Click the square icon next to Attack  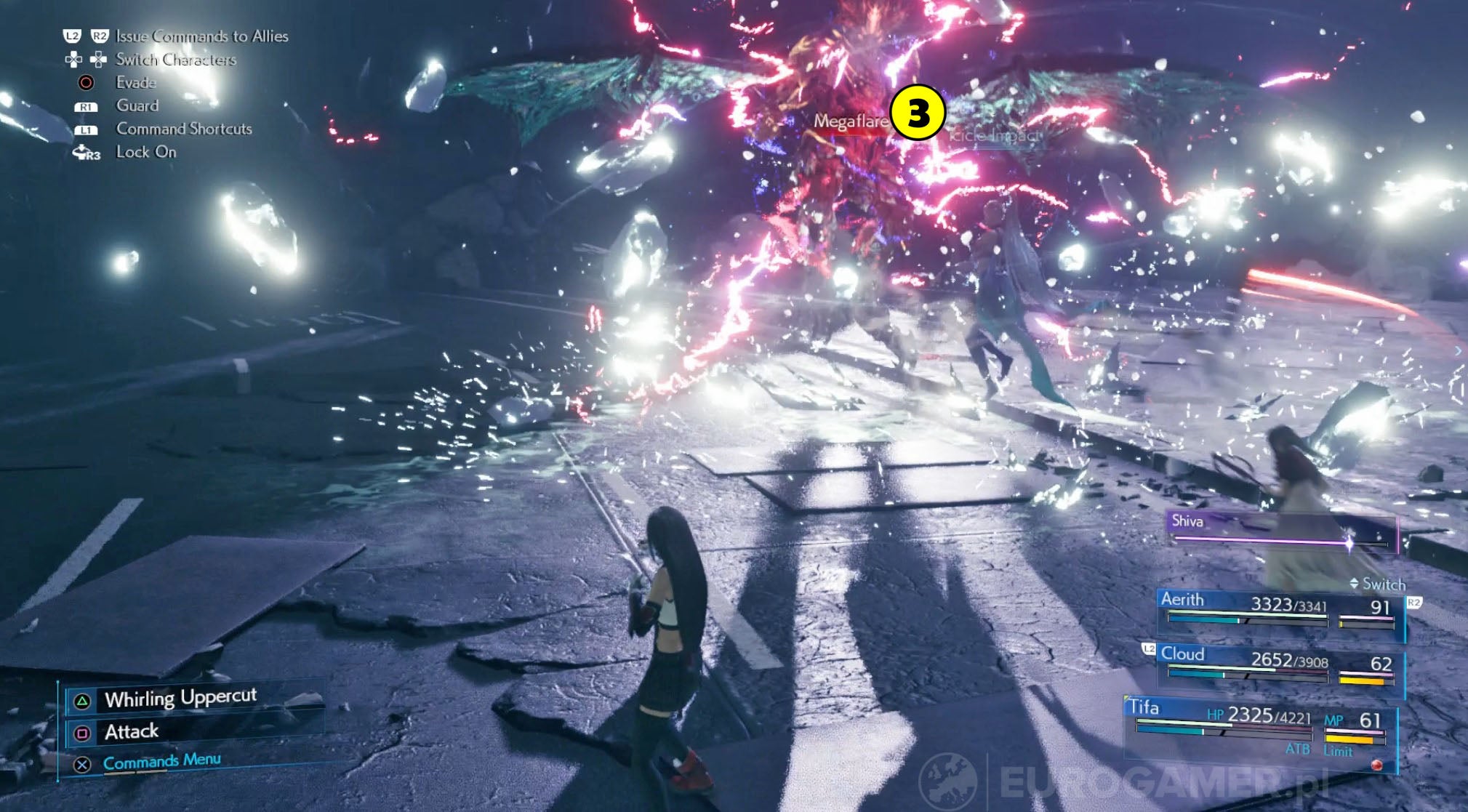[x=81, y=733]
